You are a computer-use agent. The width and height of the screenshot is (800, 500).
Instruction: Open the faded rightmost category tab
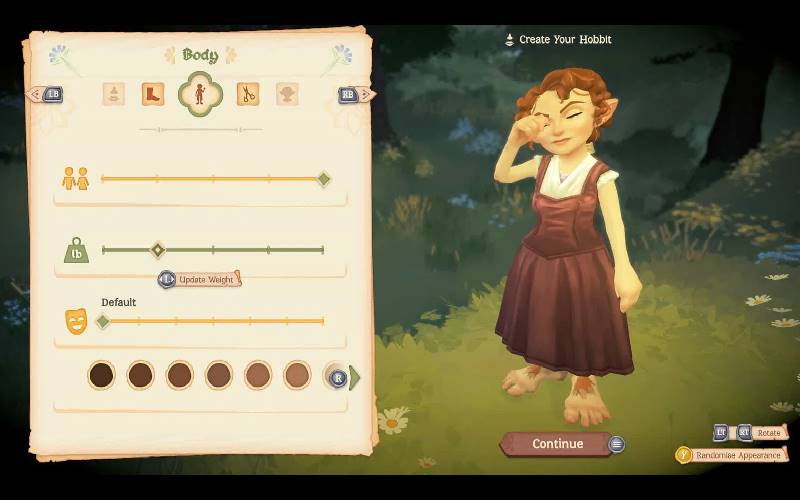(x=287, y=94)
